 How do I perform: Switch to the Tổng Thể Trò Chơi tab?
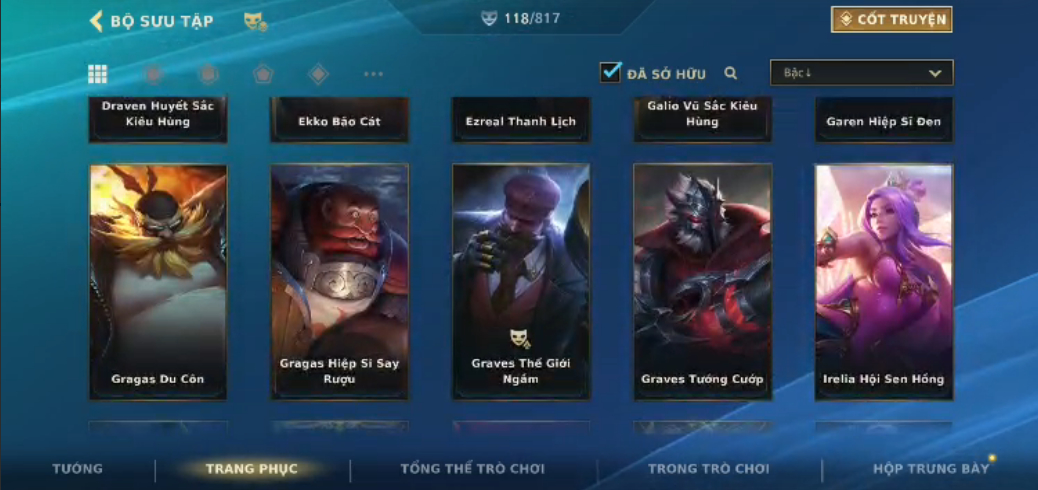pos(474,469)
